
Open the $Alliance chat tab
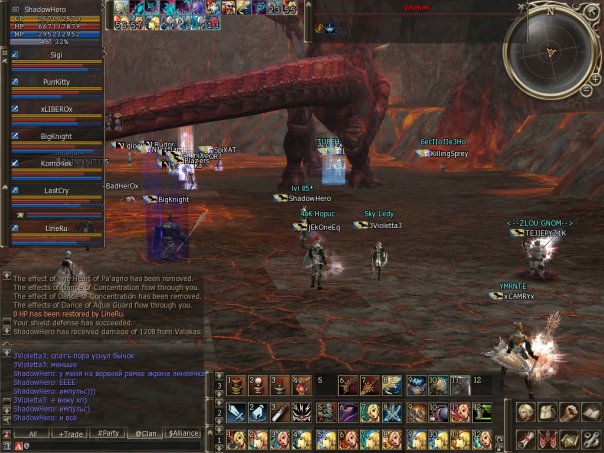click(x=184, y=434)
